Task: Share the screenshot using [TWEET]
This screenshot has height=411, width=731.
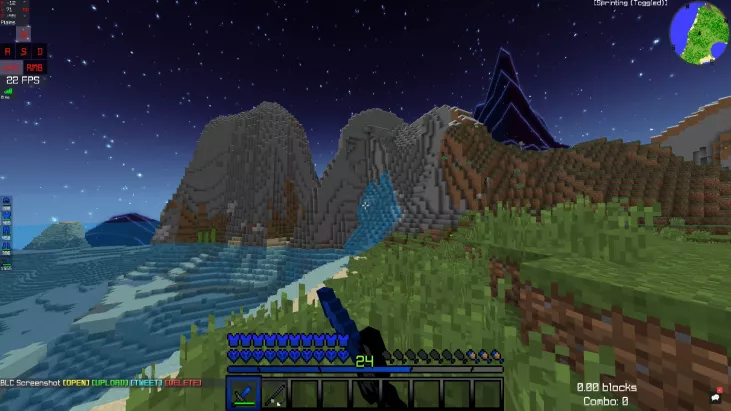Action: point(146,383)
